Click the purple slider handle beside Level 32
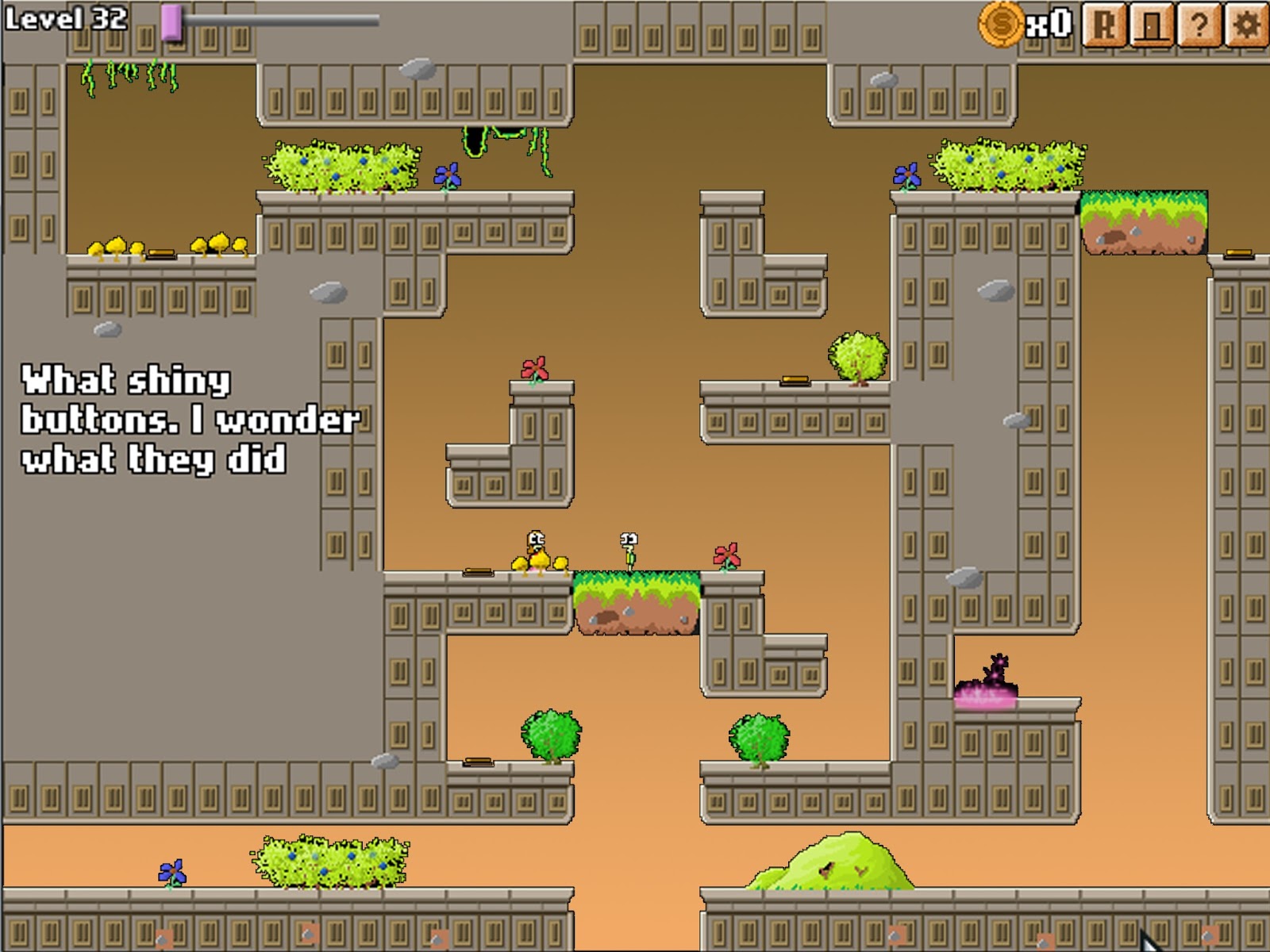The image size is (1270, 952). 171,22
